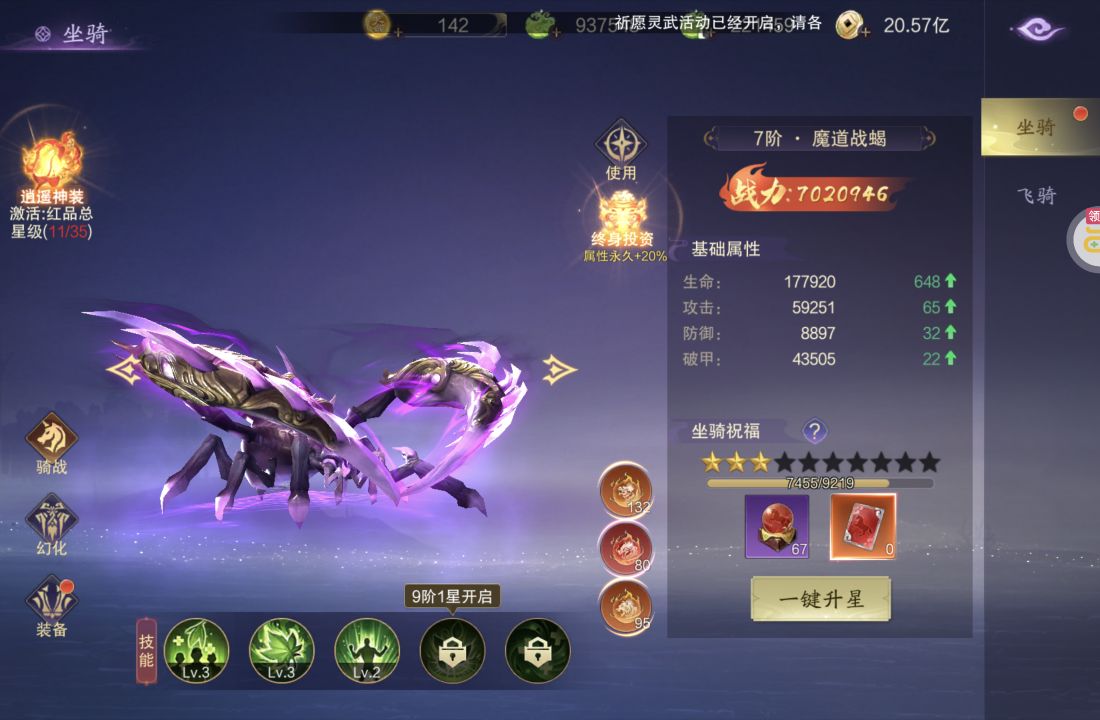Viewport: 1100px width, 720px height.
Task: Select the pill item showing 80
Action: coord(625,547)
